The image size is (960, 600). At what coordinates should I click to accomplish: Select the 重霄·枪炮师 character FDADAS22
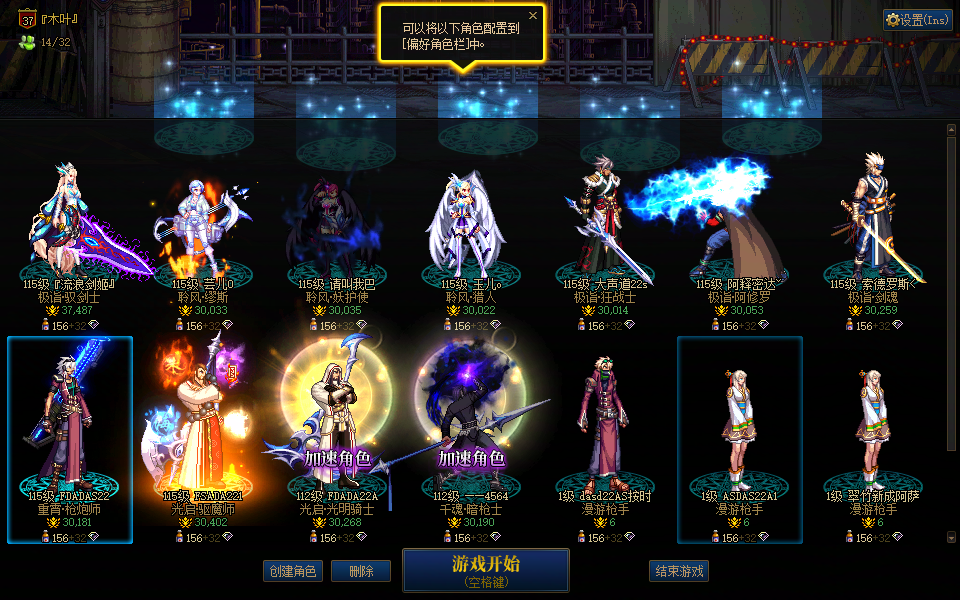coord(70,430)
